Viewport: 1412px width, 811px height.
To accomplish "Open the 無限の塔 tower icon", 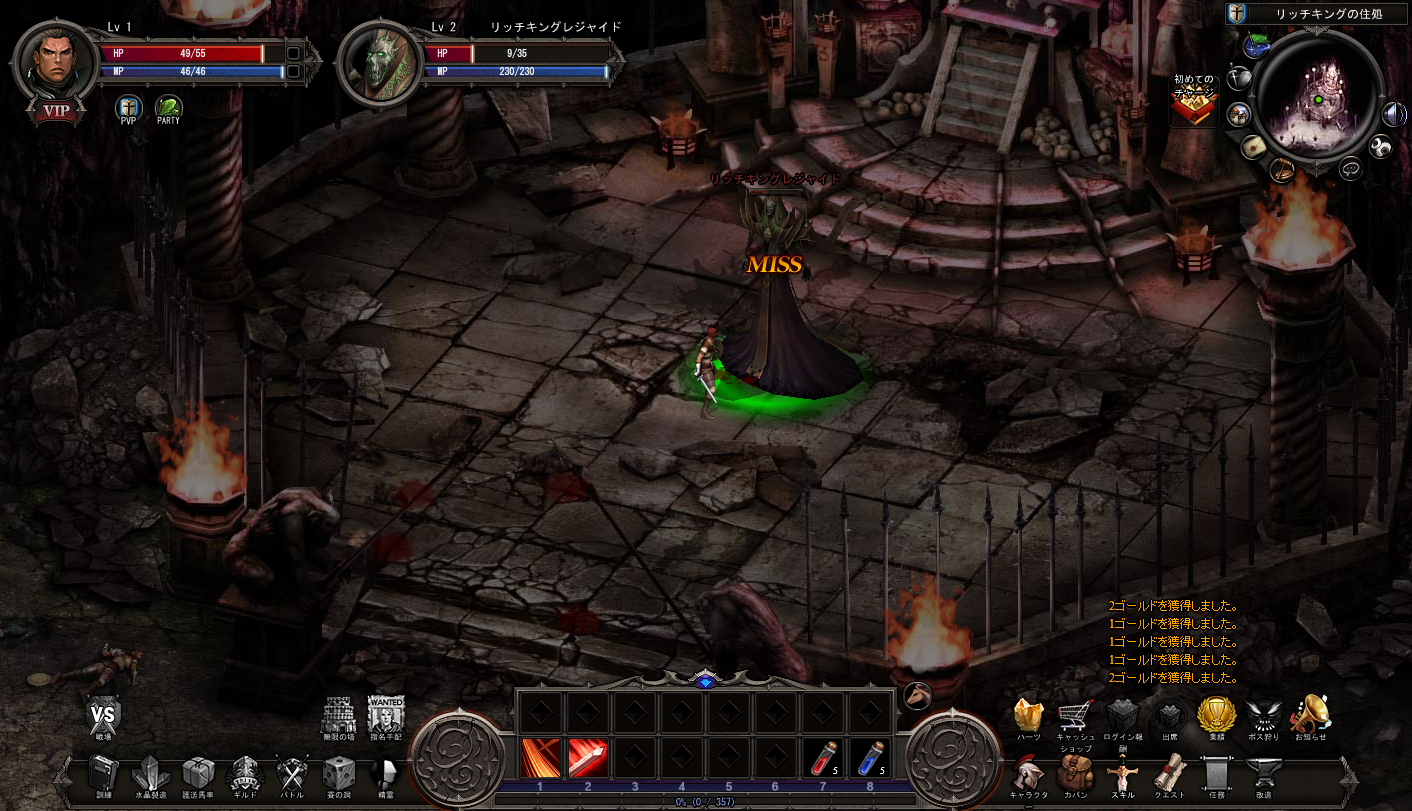I will [x=339, y=715].
